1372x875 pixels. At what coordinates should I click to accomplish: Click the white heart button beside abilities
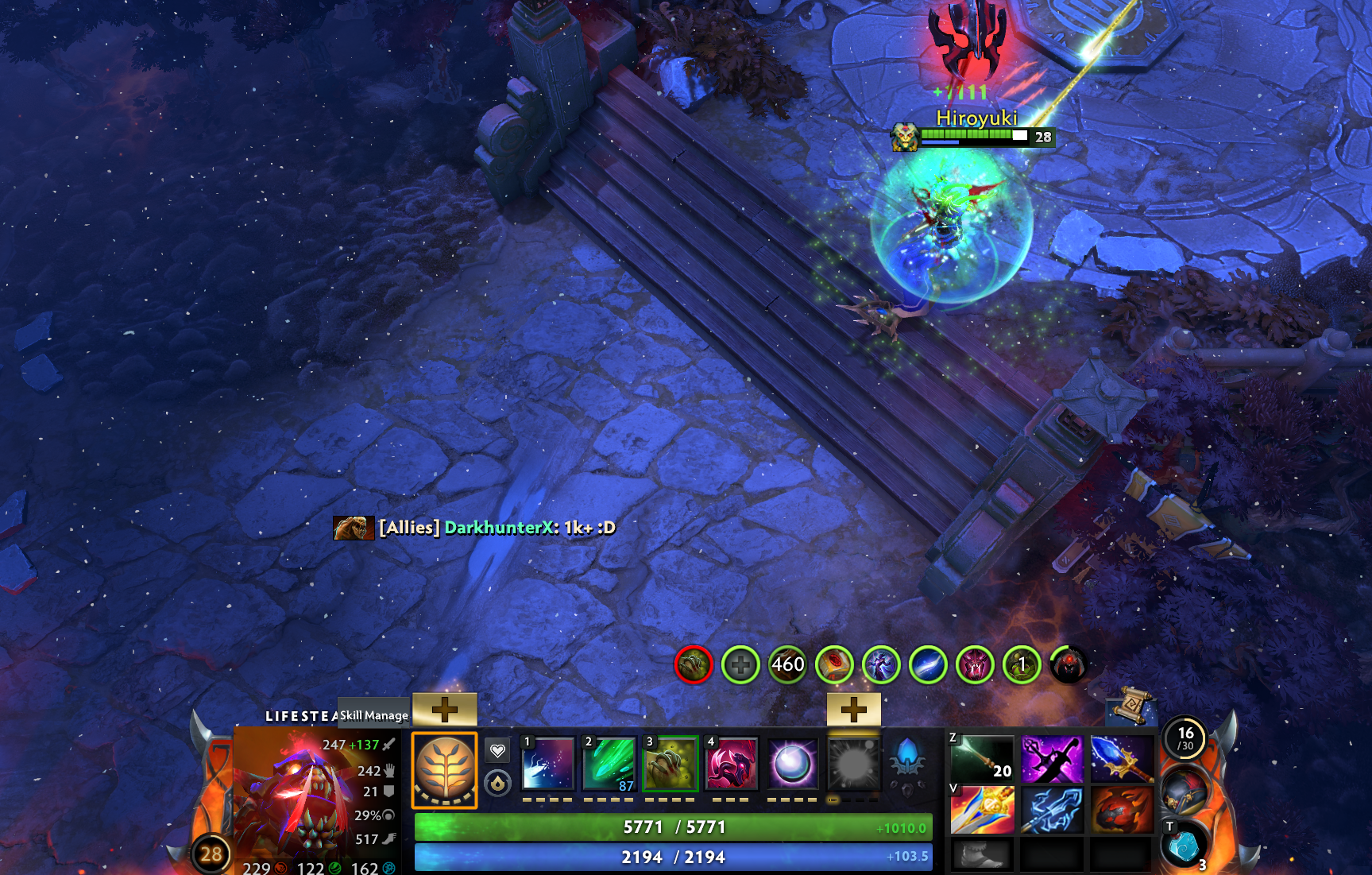point(497,750)
